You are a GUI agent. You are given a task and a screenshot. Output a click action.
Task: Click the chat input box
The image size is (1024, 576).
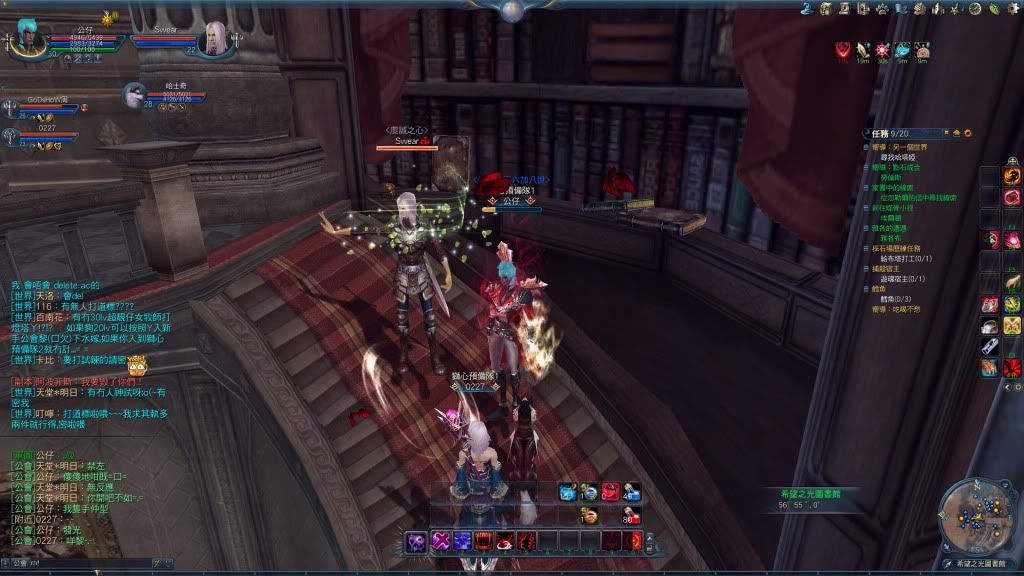click(80, 563)
